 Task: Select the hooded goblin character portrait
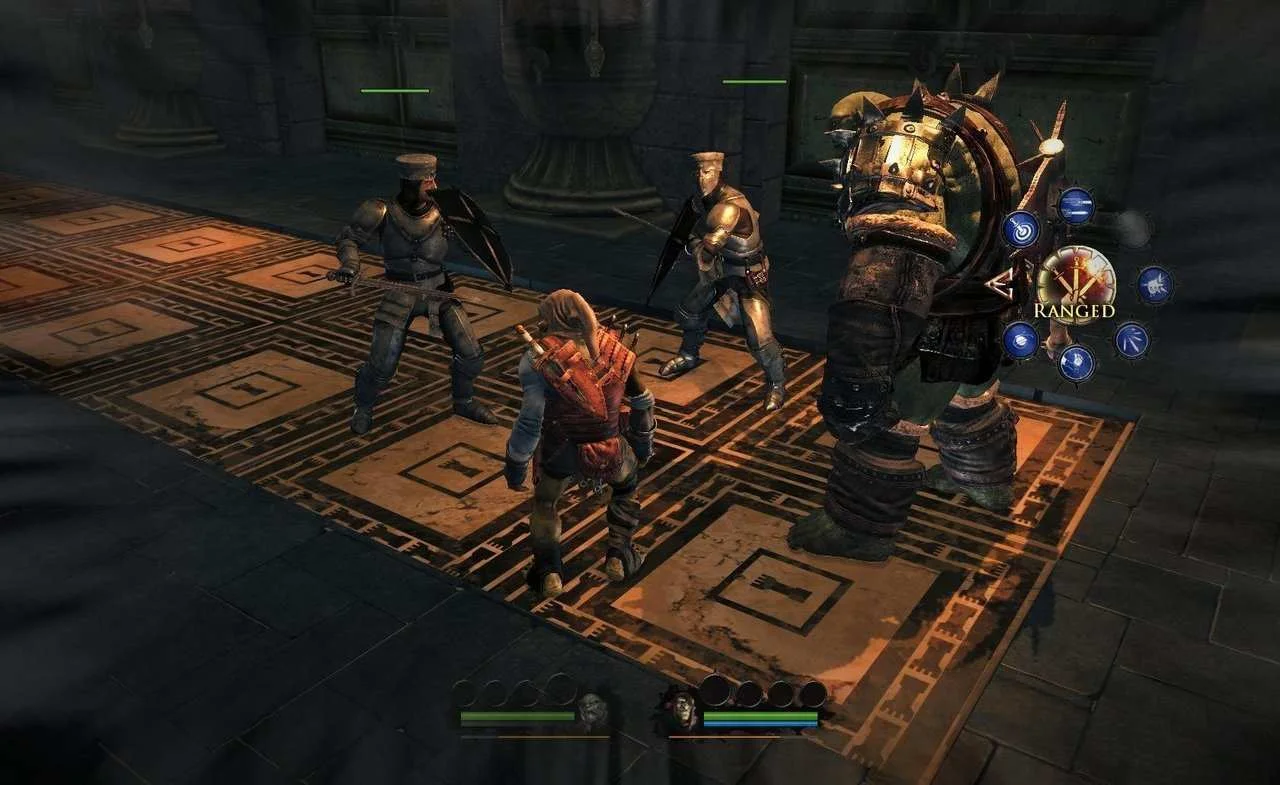[x=681, y=709]
